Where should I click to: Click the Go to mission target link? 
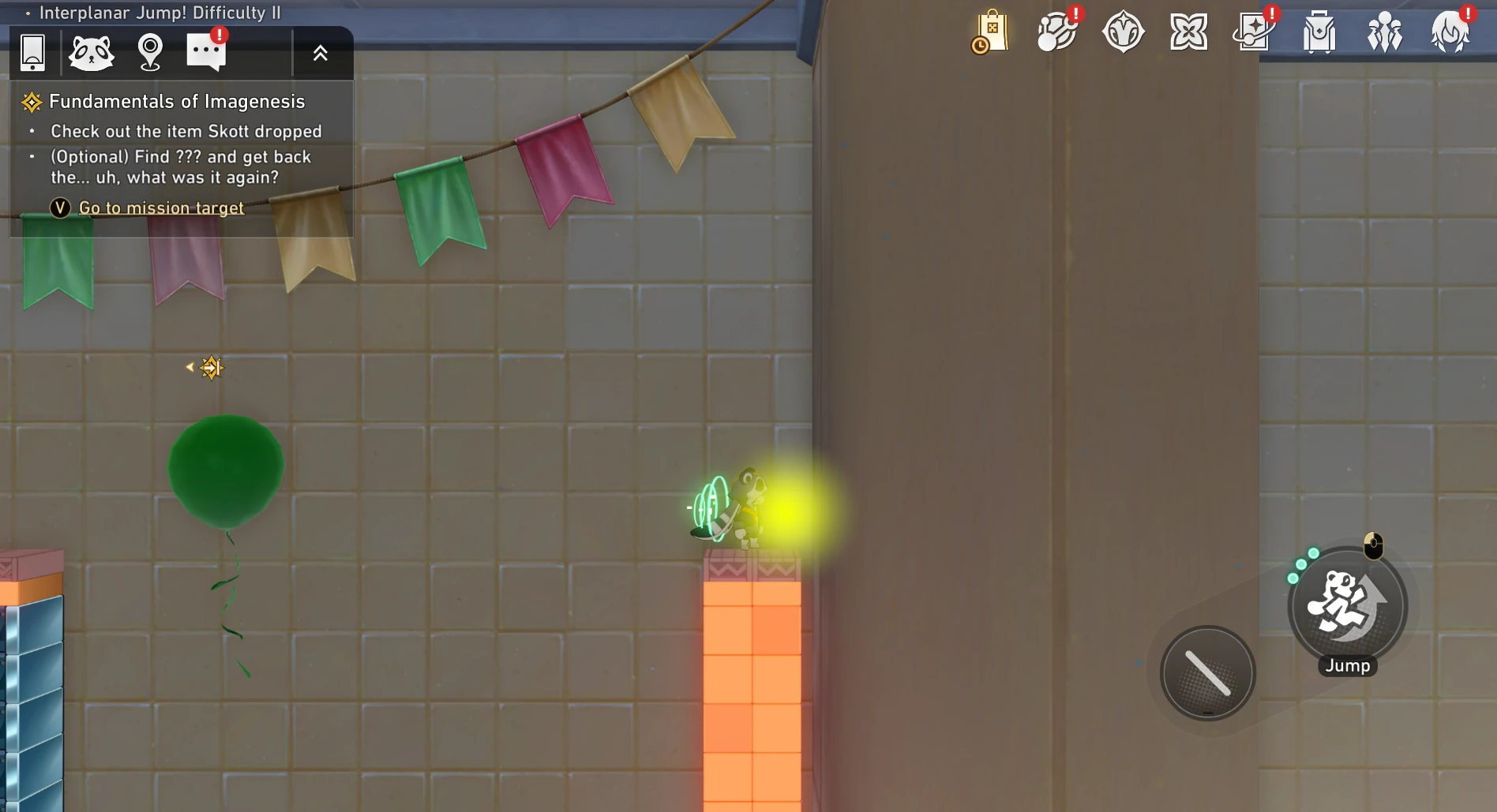point(161,208)
